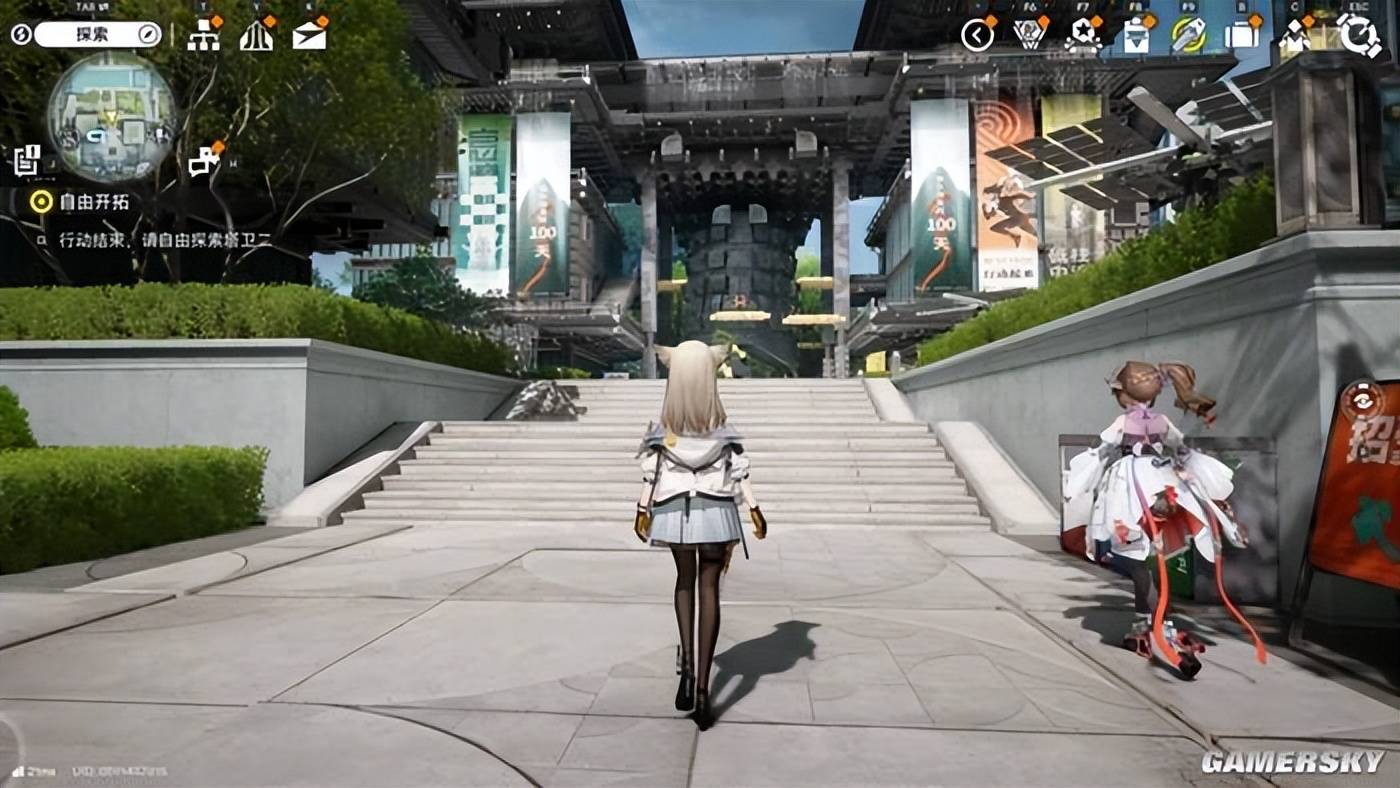Open the circular system menu icon
The image size is (1400, 788).
(1359, 35)
